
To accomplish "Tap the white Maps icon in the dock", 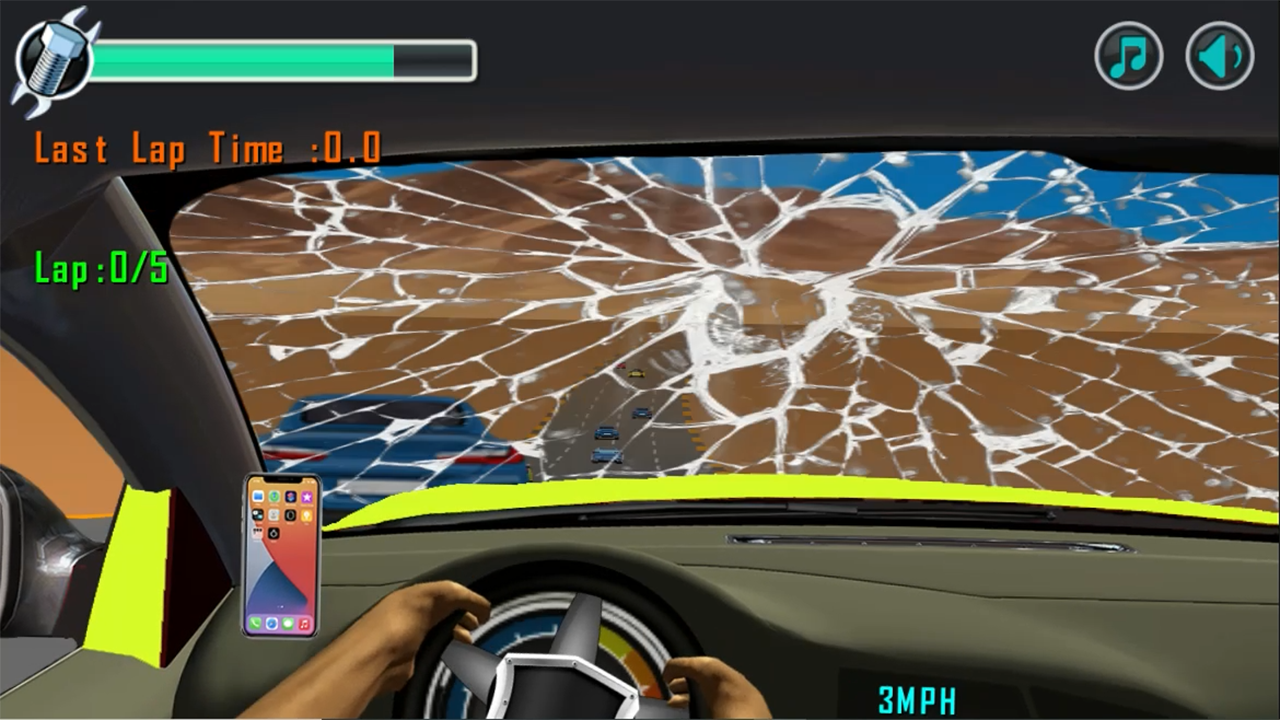I will coord(287,623).
